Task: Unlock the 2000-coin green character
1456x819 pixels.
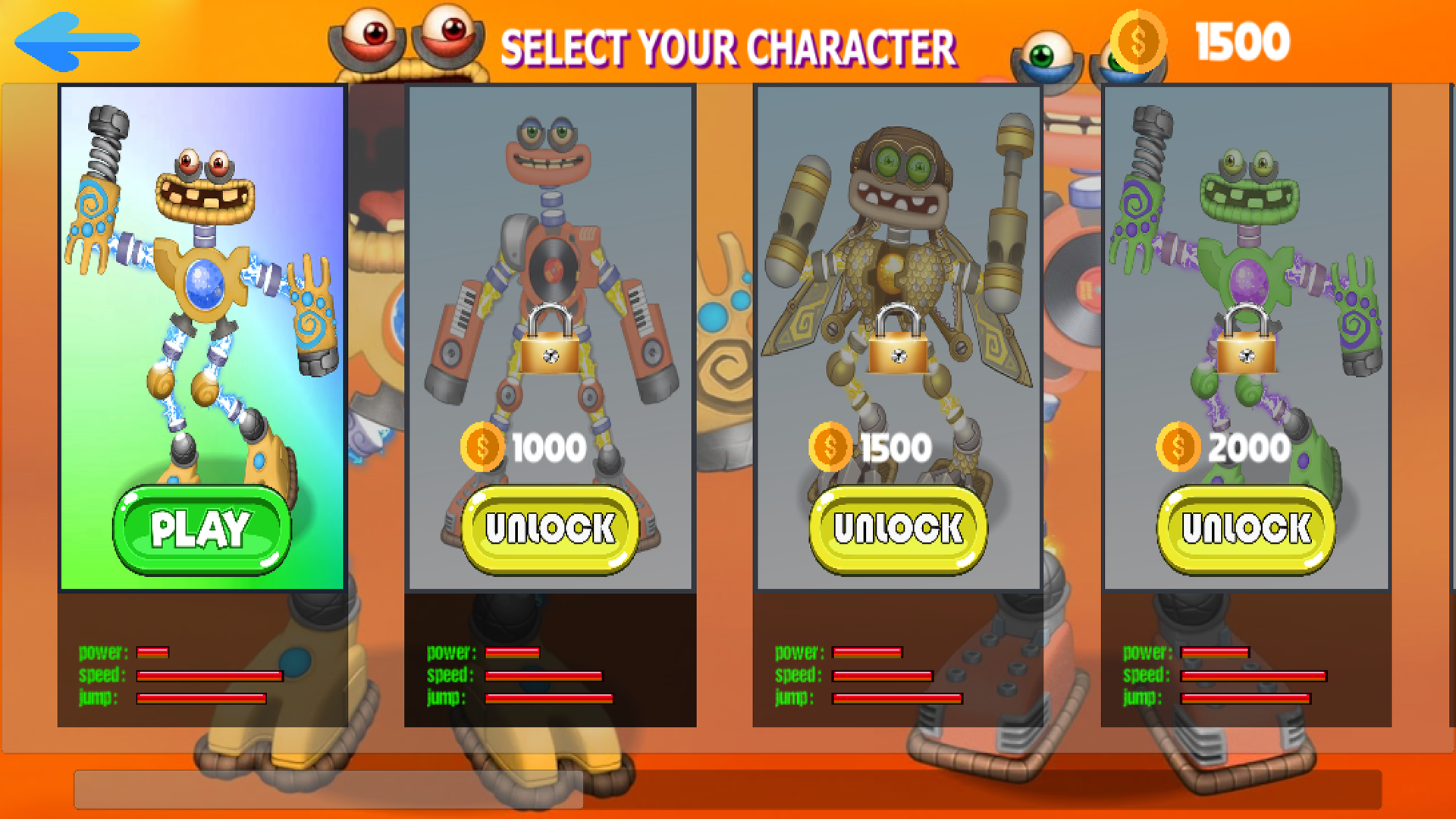Action: coord(1246,529)
